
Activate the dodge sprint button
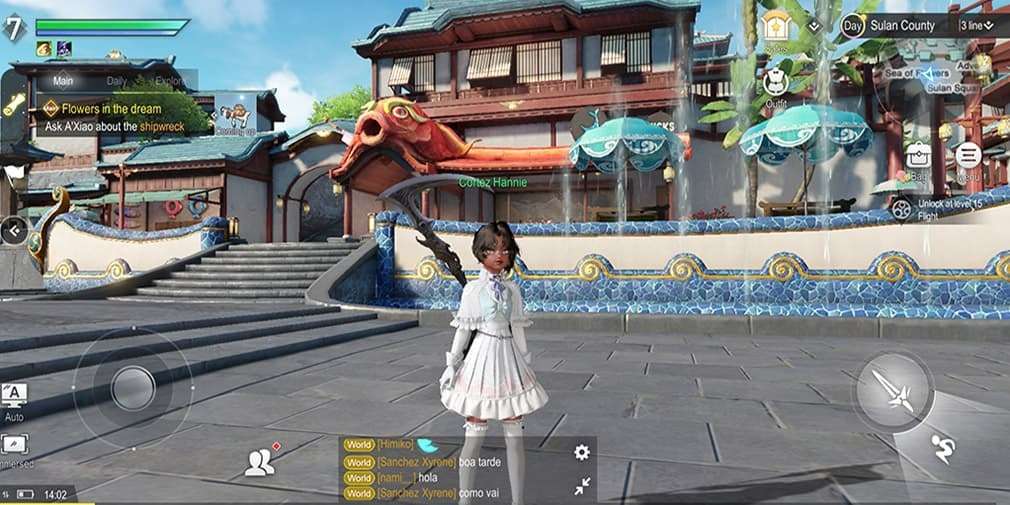coord(941,450)
